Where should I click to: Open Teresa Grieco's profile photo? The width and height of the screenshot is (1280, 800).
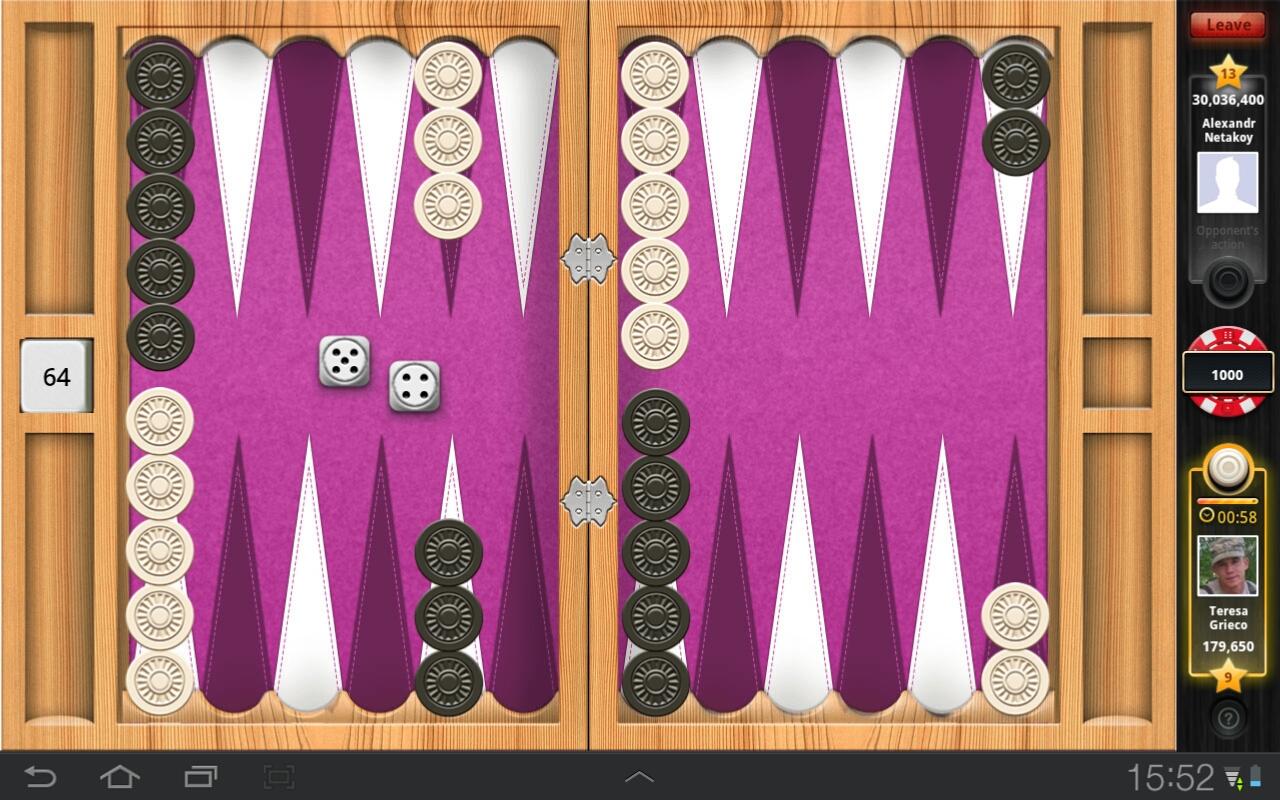(1227, 565)
